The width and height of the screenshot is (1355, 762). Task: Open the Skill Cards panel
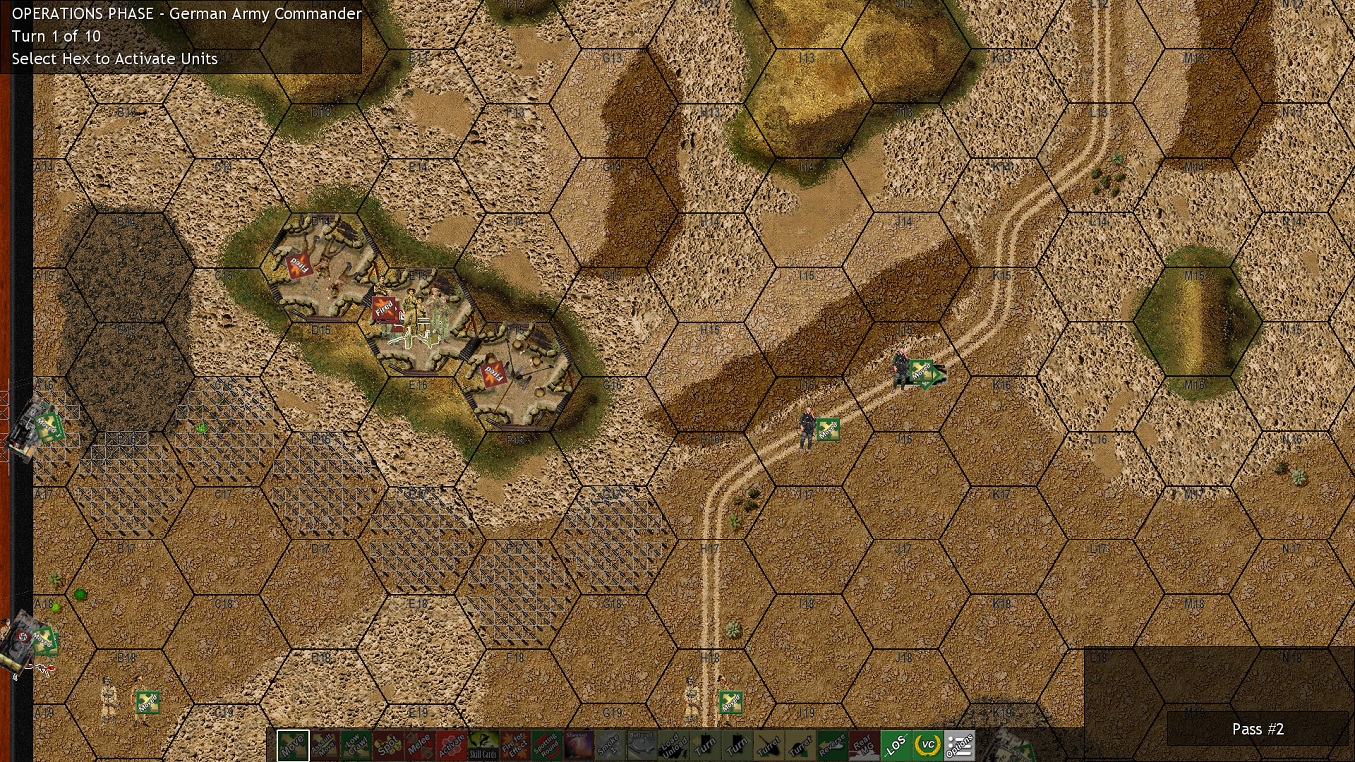[481, 745]
